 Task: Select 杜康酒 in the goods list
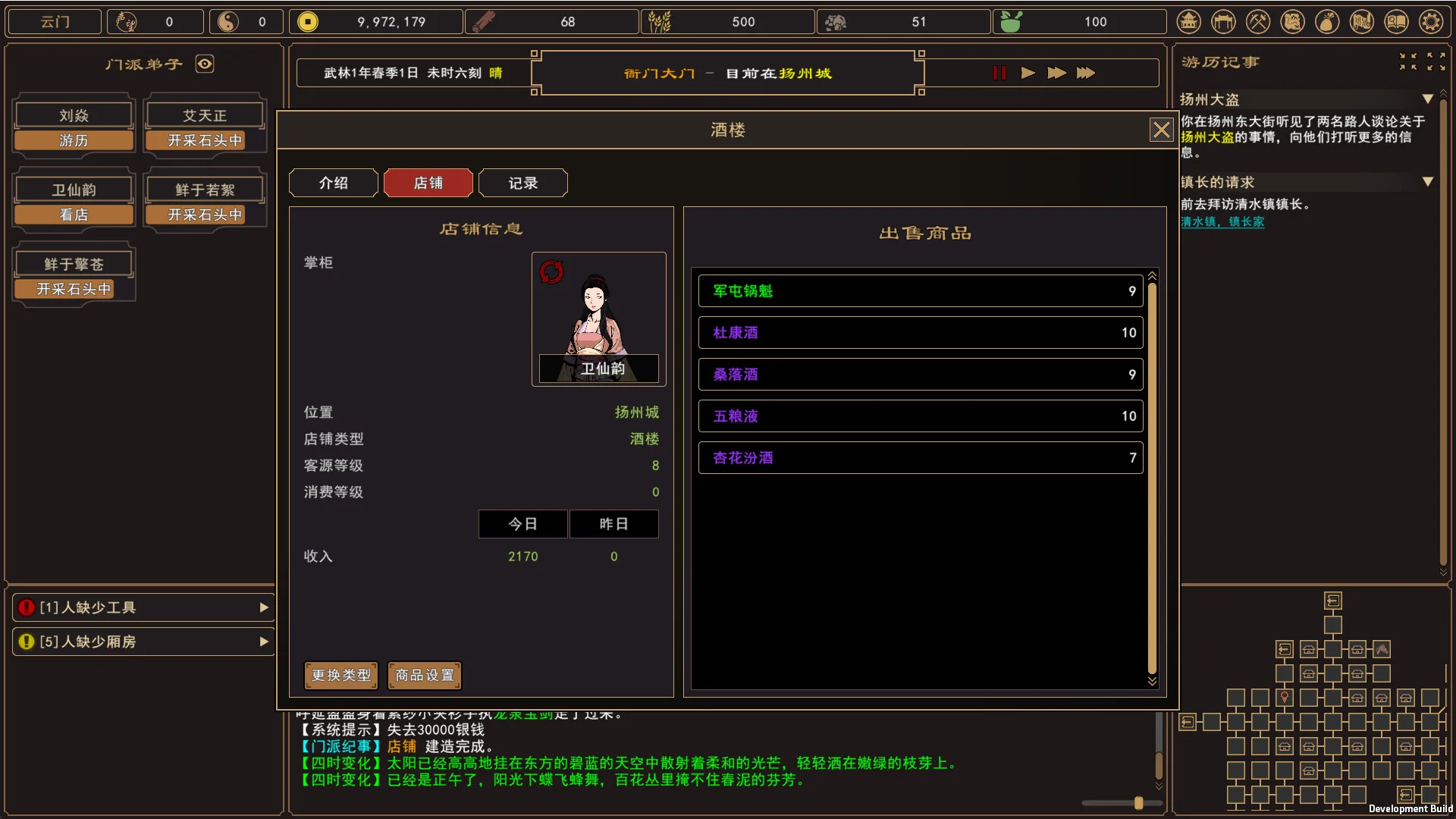tap(920, 332)
